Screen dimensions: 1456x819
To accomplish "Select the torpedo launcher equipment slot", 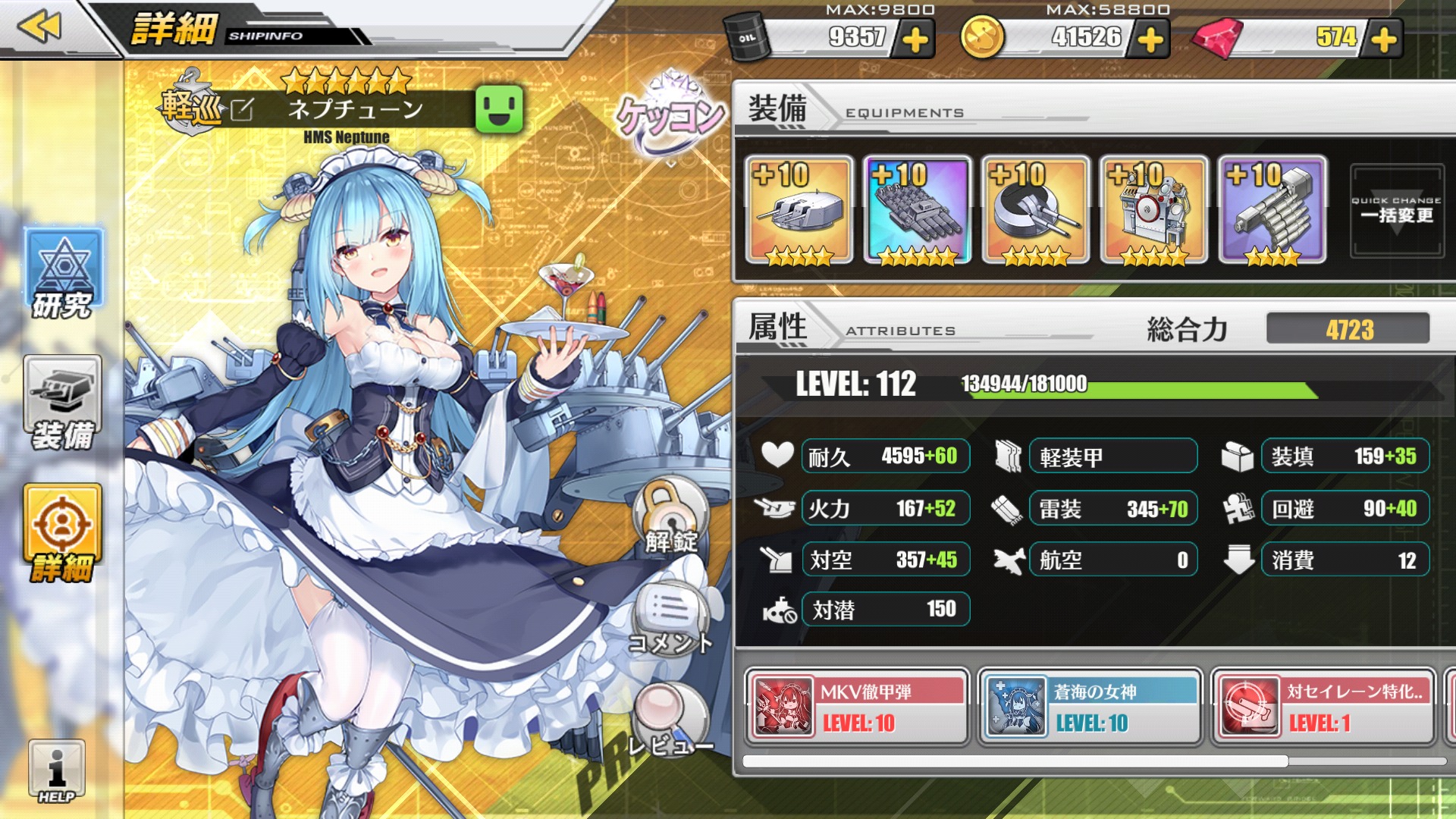I will point(918,211).
